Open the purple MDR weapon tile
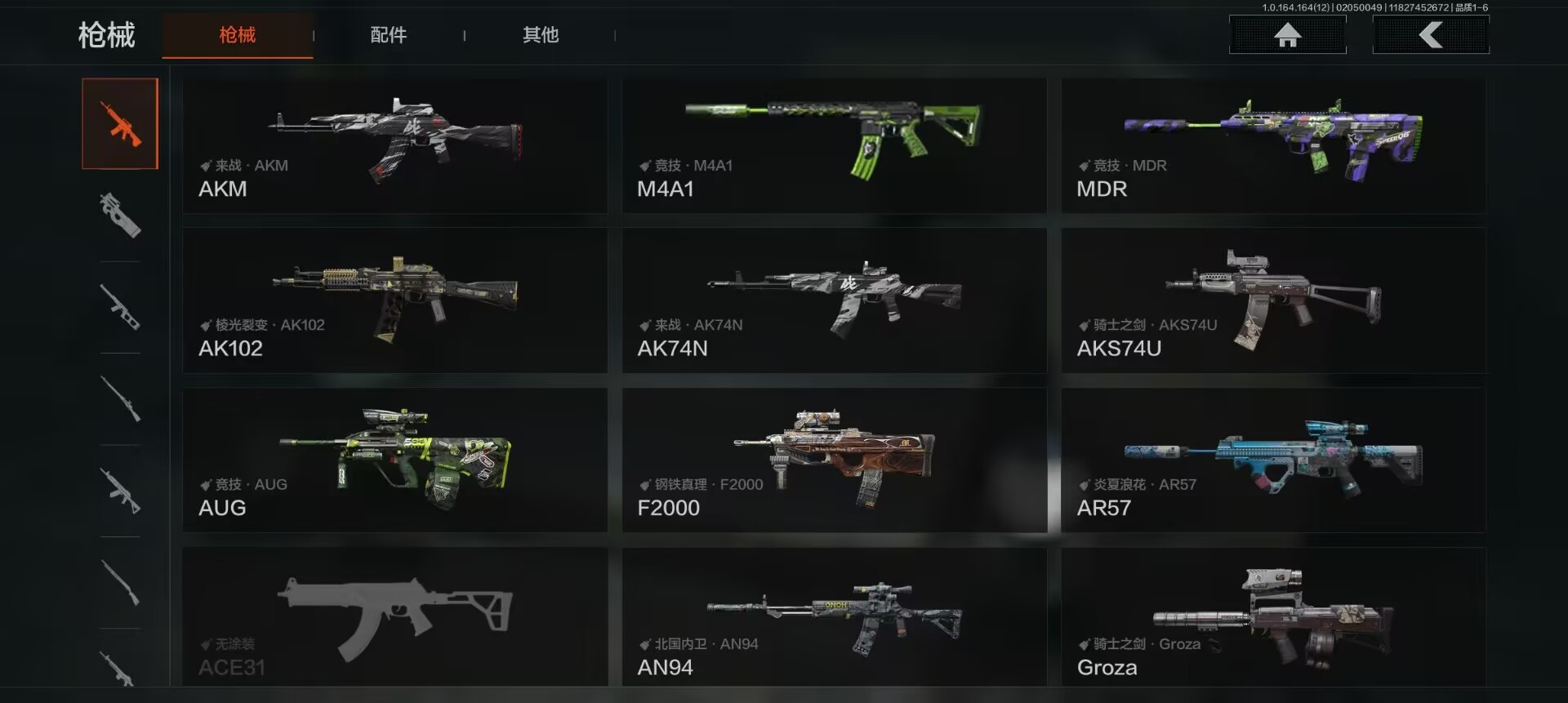Viewport: 1568px width, 703px height. pyautogui.click(x=1273, y=146)
